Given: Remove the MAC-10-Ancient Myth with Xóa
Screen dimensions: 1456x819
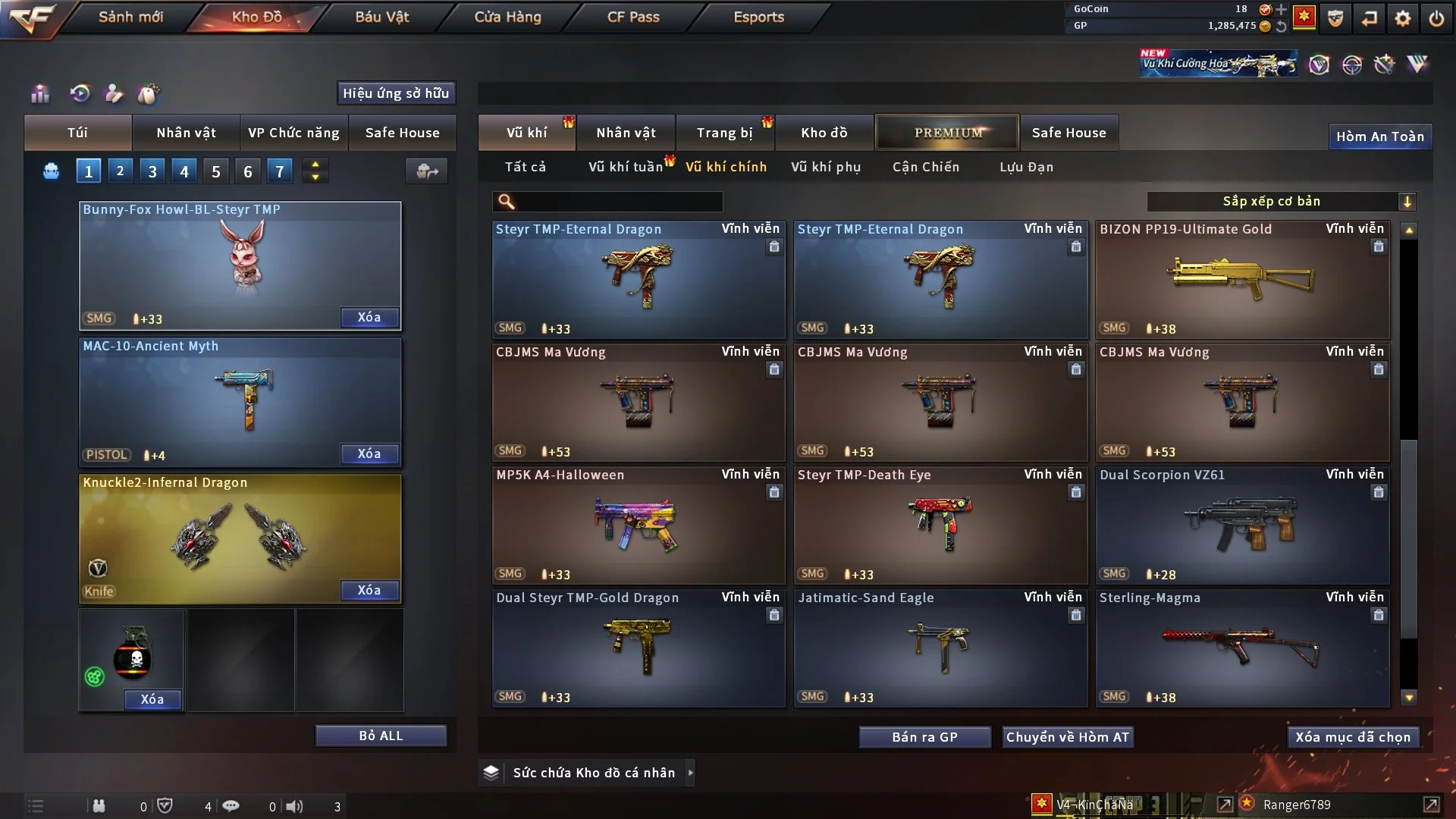Looking at the screenshot, I should pos(369,453).
